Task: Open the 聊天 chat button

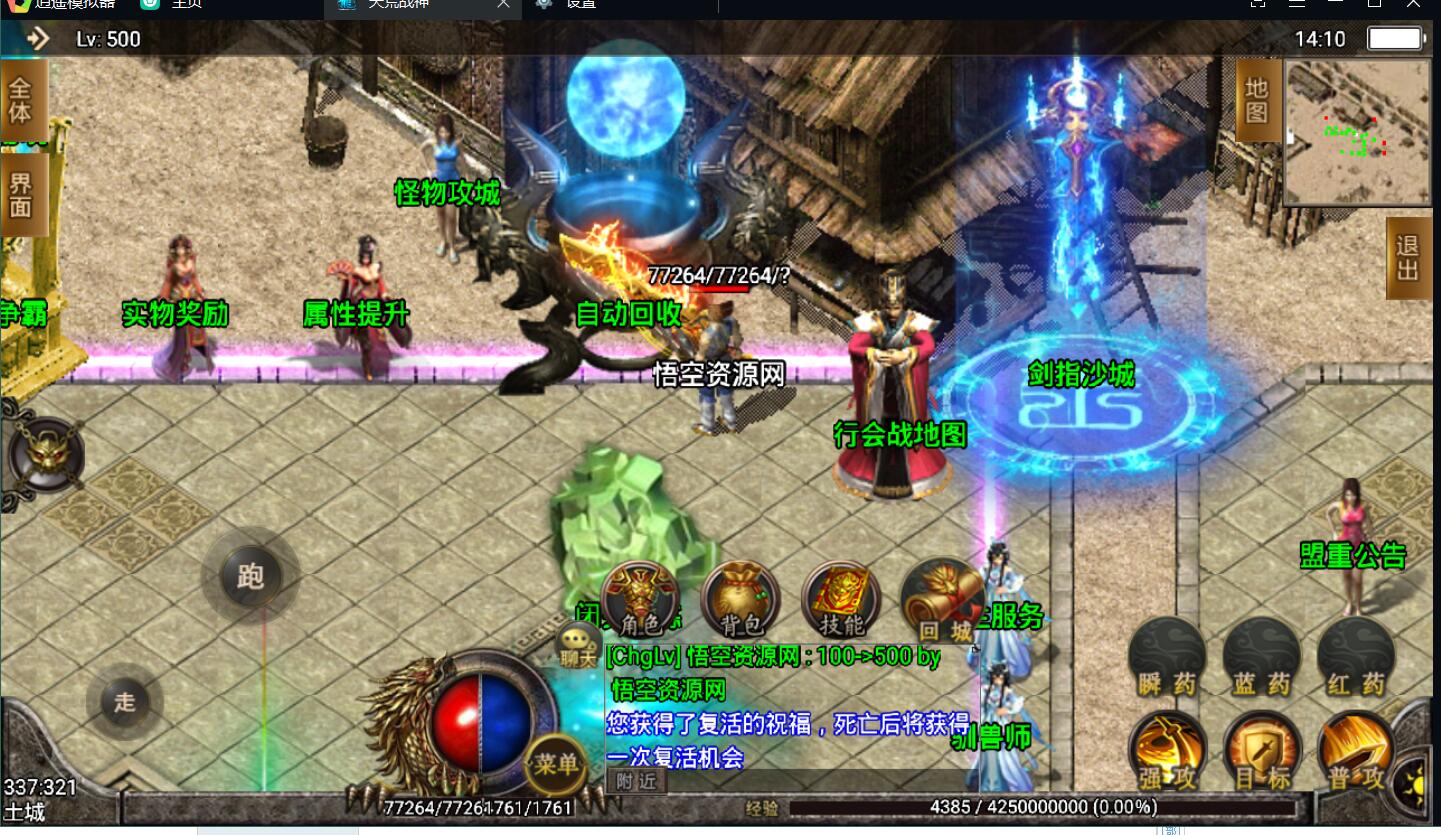Action: pos(578,646)
